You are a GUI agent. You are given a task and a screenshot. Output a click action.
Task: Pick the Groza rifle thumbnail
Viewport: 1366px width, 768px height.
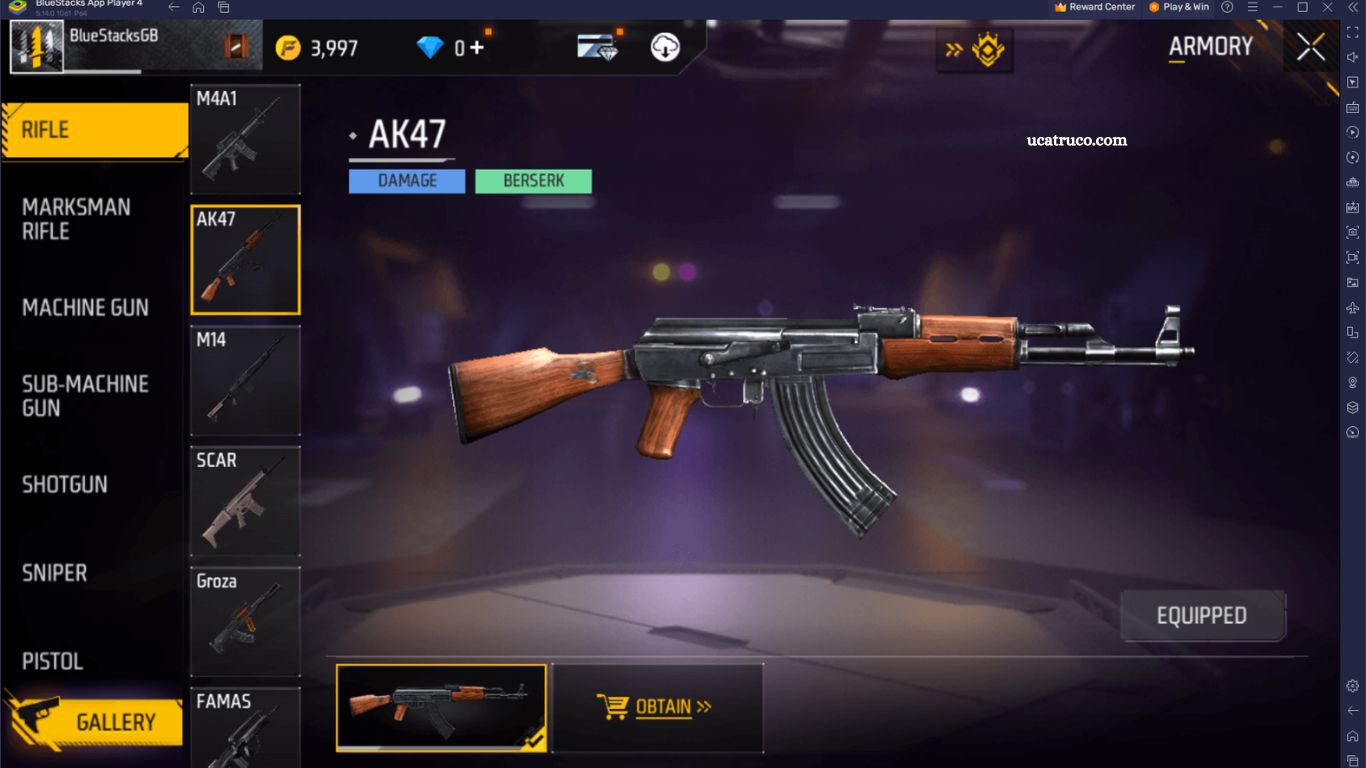245,621
